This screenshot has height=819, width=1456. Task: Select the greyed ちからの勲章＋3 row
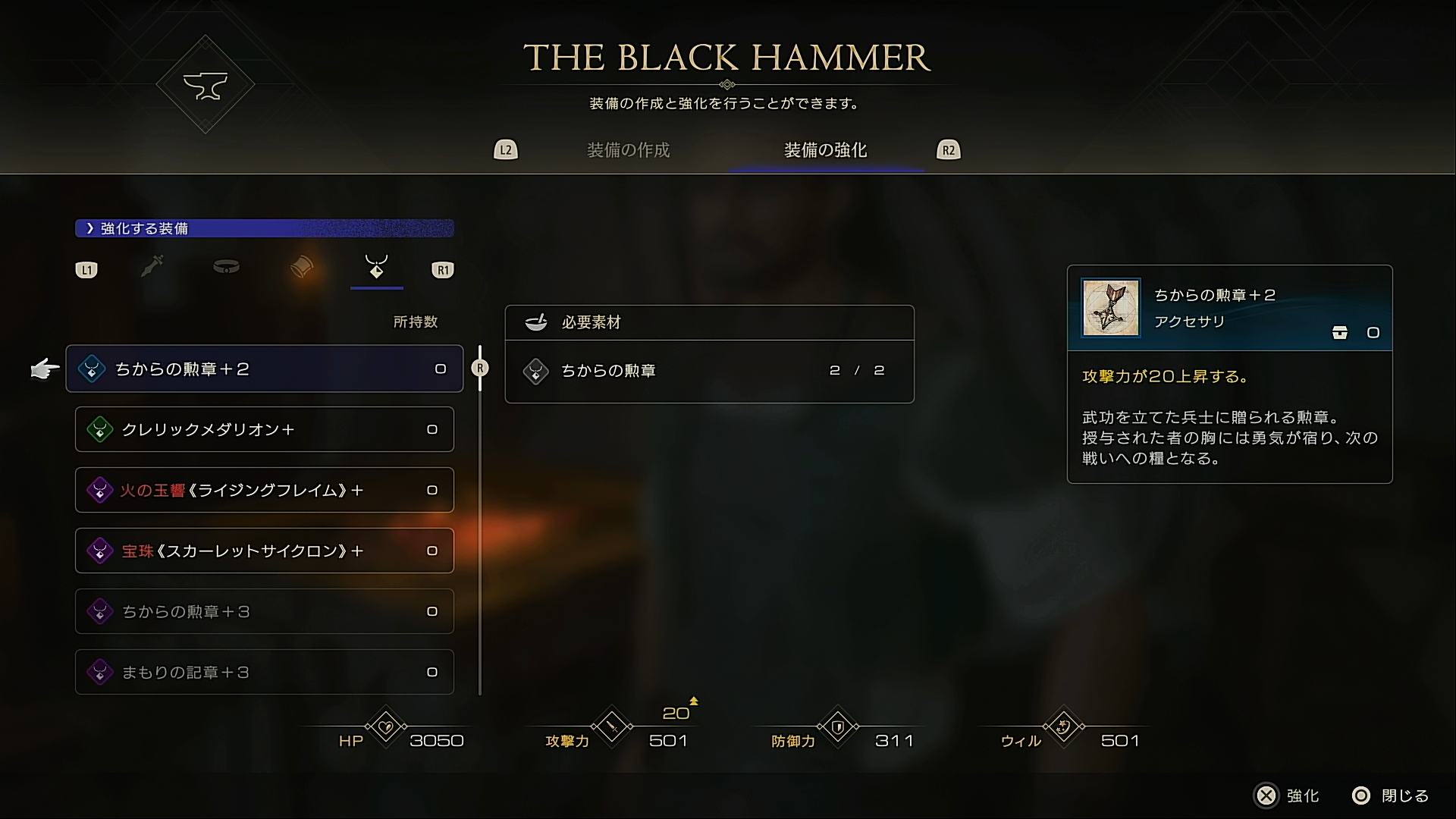tap(264, 611)
